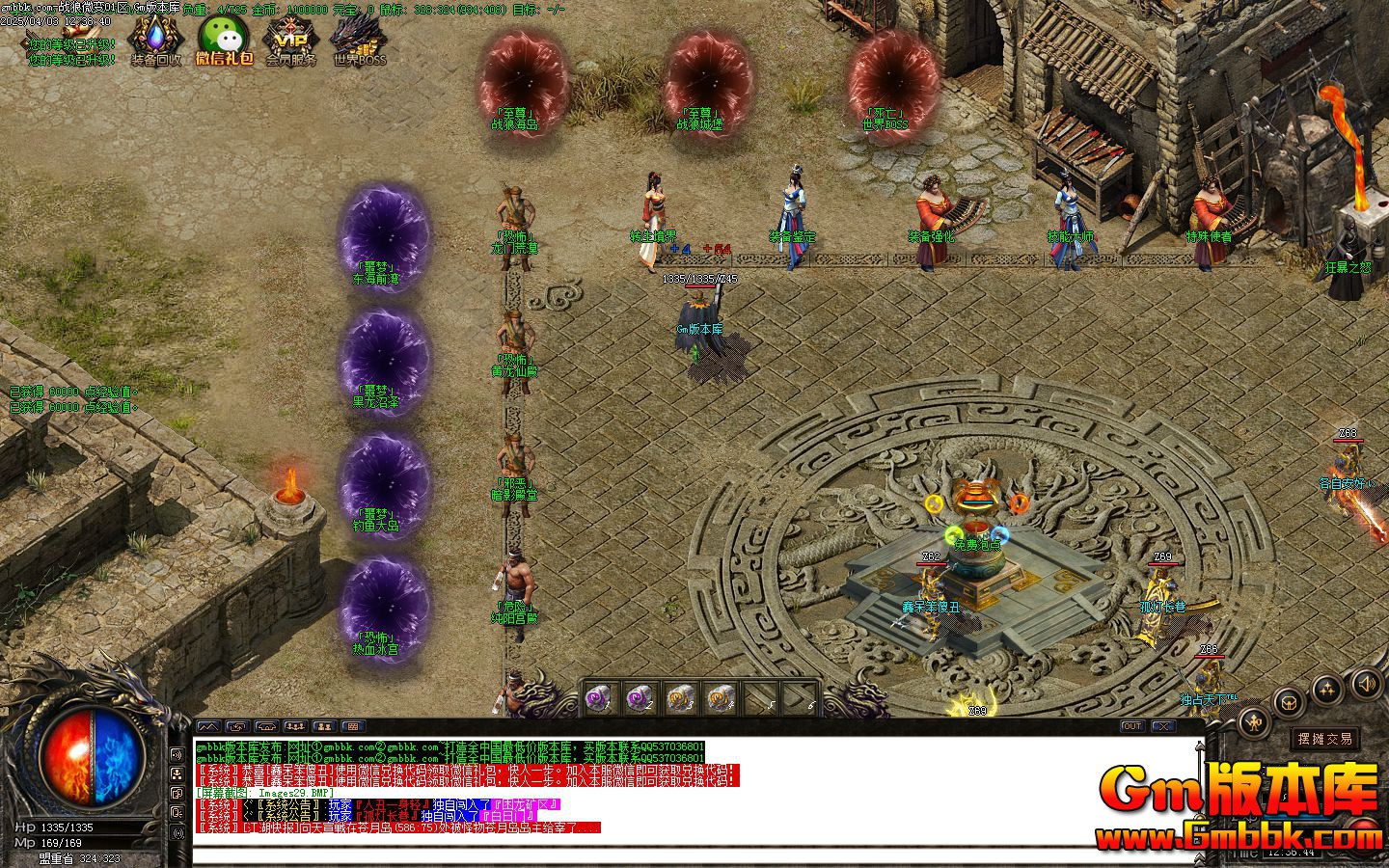Open the 装备回收 equipment recycle icon
Screen dimensions: 1389x868
pyautogui.click(x=155, y=39)
